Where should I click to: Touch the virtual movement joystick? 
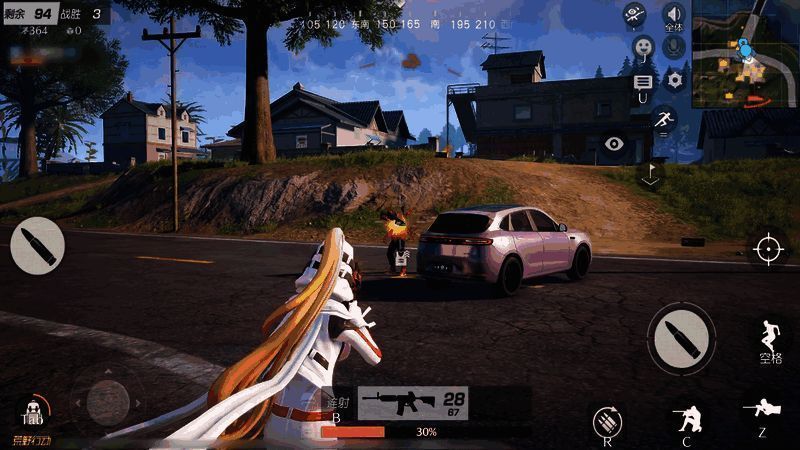click(x=107, y=400)
